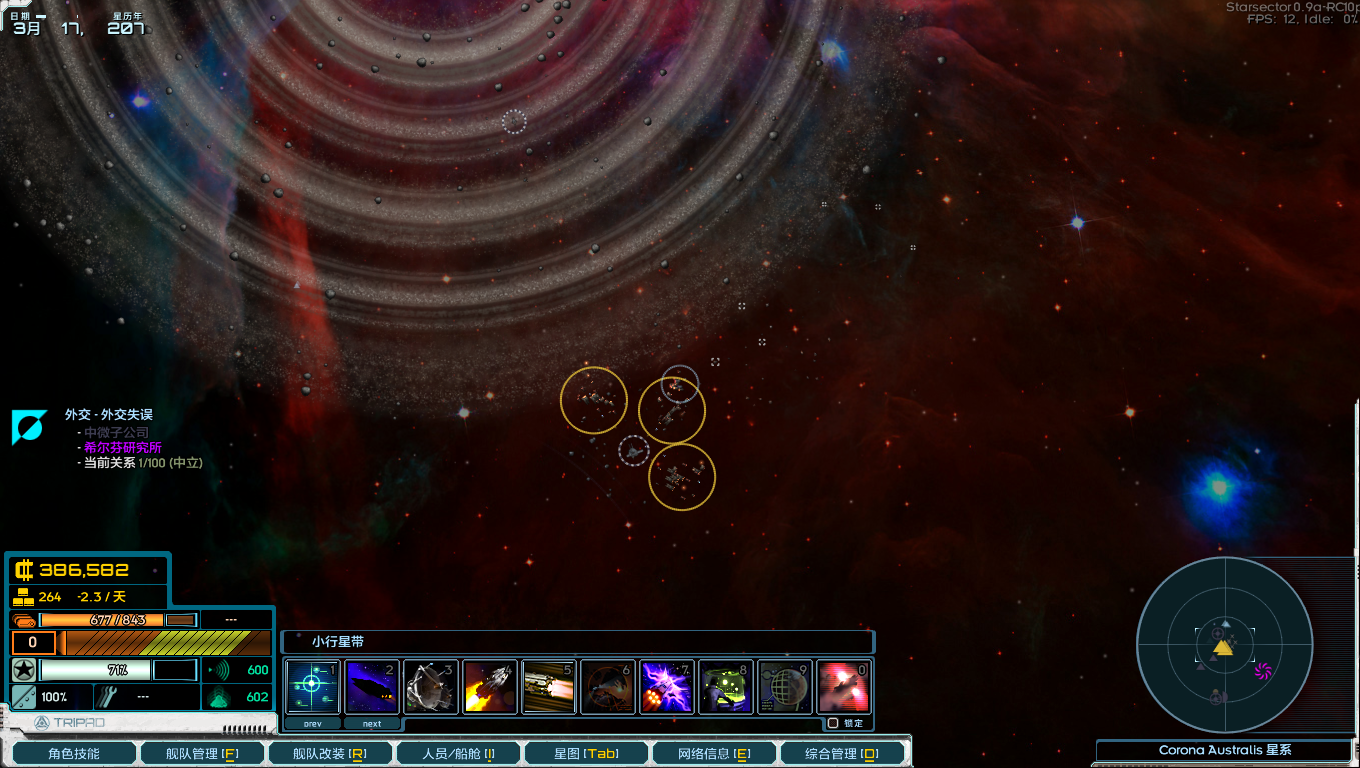1360x768 pixels.
Task: Select the planetary survey globe ability icon
Action: 784,686
